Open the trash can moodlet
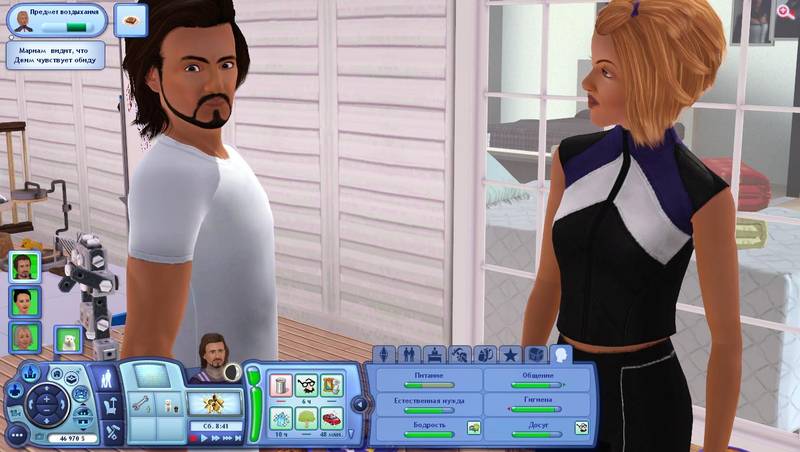 pyautogui.click(x=280, y=383)
